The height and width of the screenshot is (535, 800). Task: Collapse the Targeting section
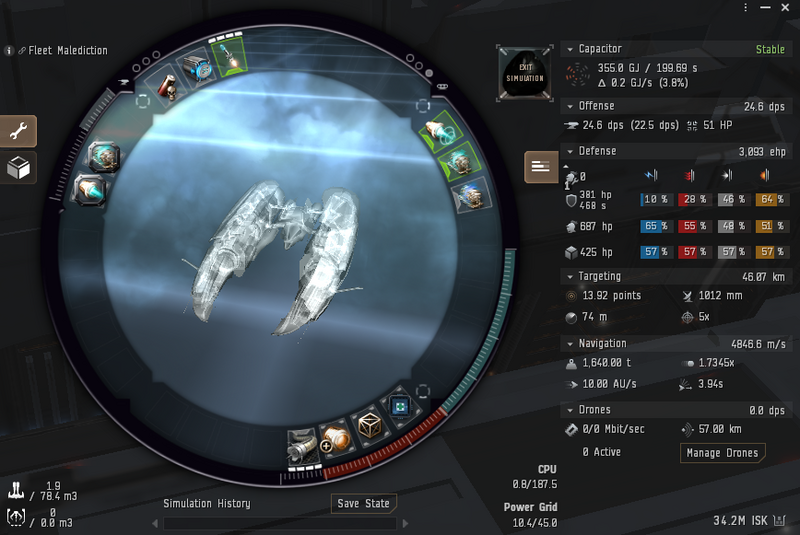coord(569,277)
